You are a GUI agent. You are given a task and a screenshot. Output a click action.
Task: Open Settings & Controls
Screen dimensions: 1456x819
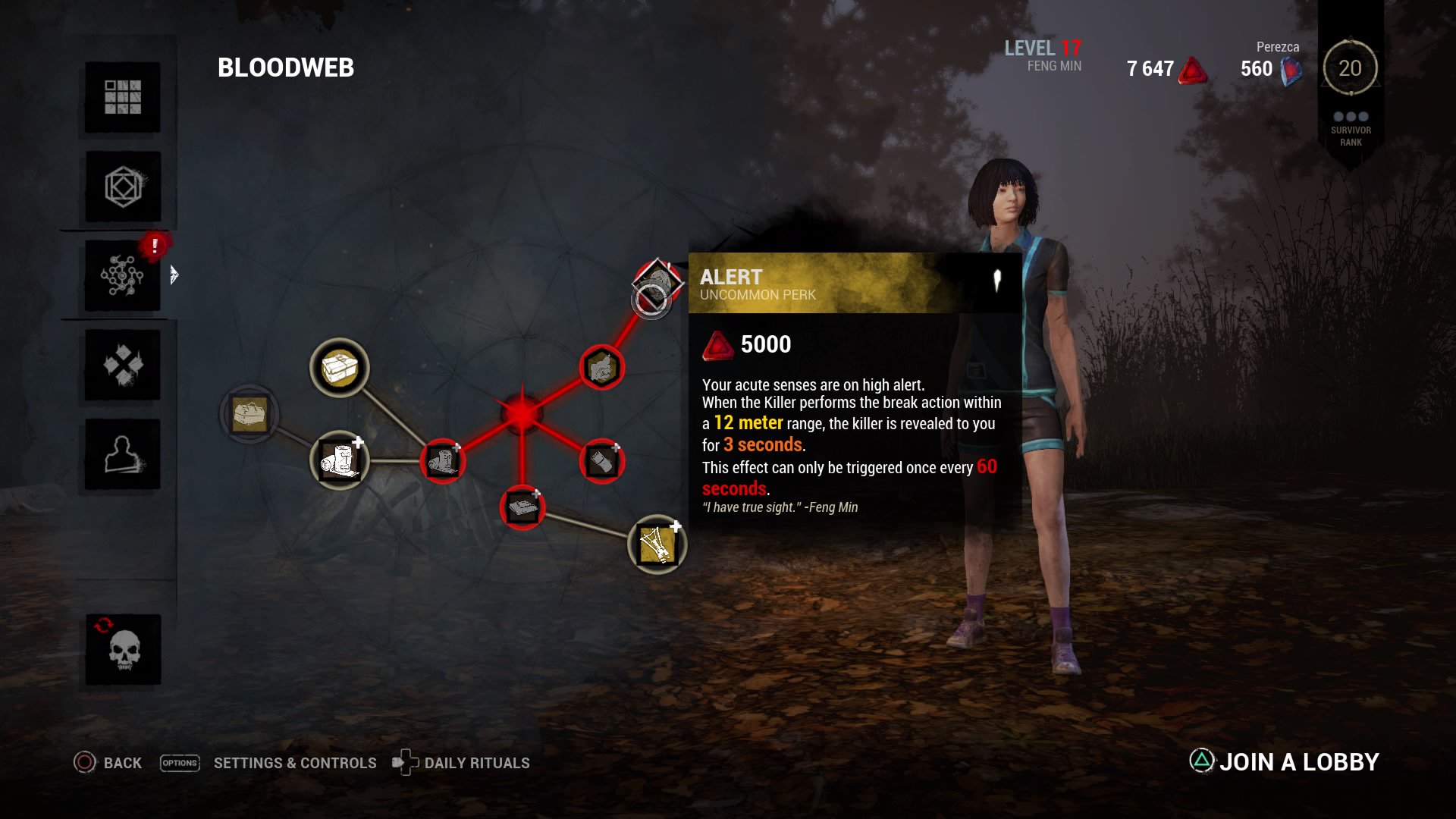coord(295,763)
